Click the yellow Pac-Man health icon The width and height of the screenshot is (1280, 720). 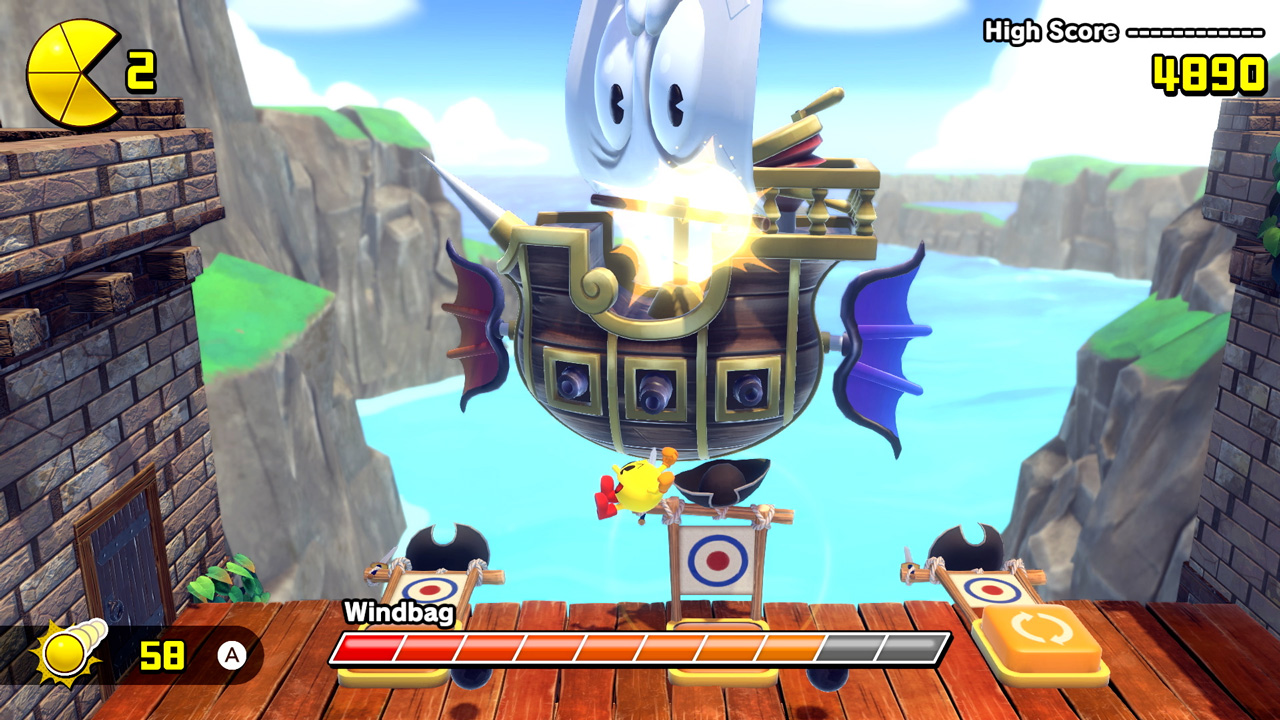pyautogui.click(x=70, y=72)
